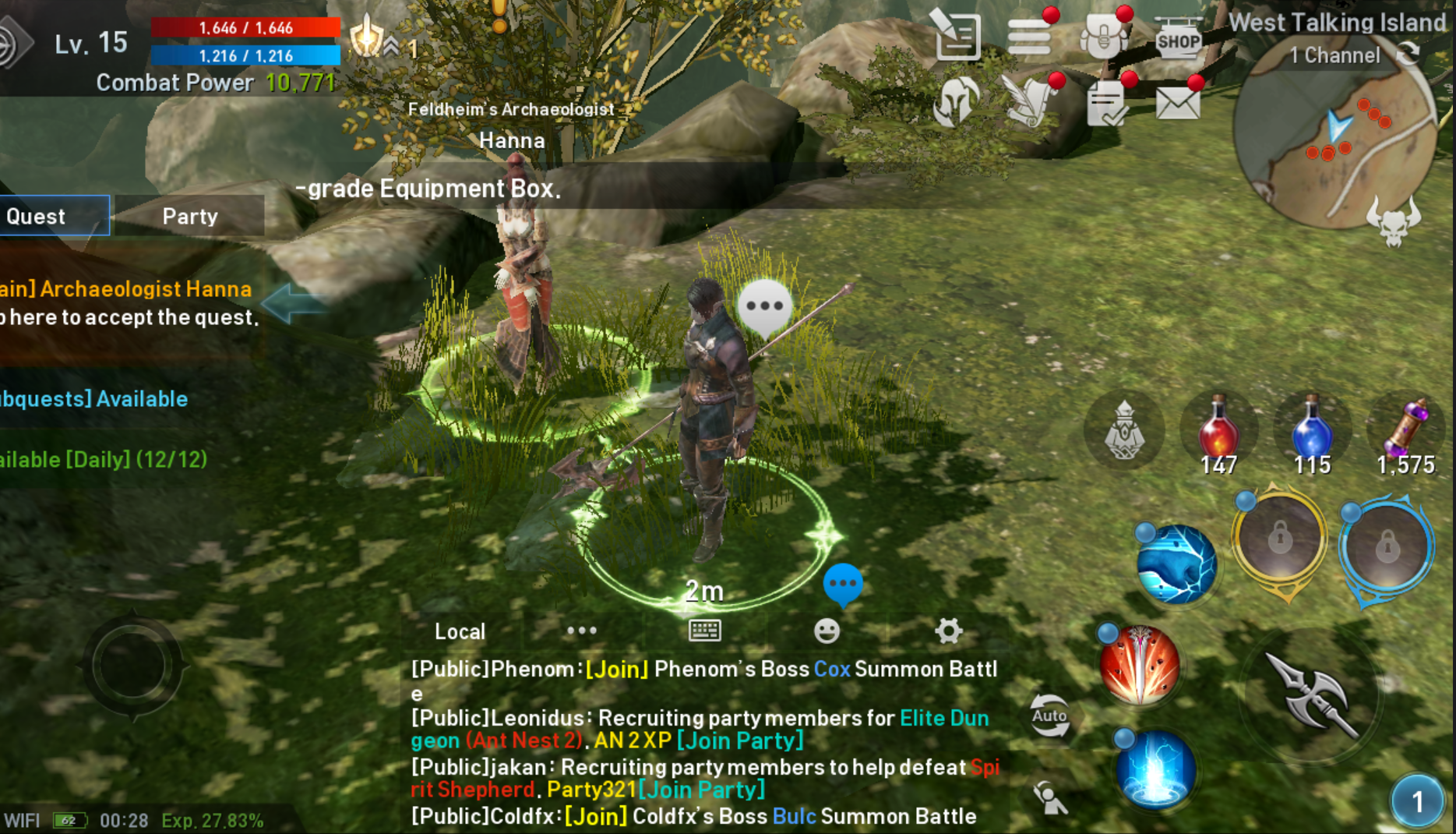Open chat settings gear
The image size is (1456, 834).
pyautogui.click(x=947, y=630)
